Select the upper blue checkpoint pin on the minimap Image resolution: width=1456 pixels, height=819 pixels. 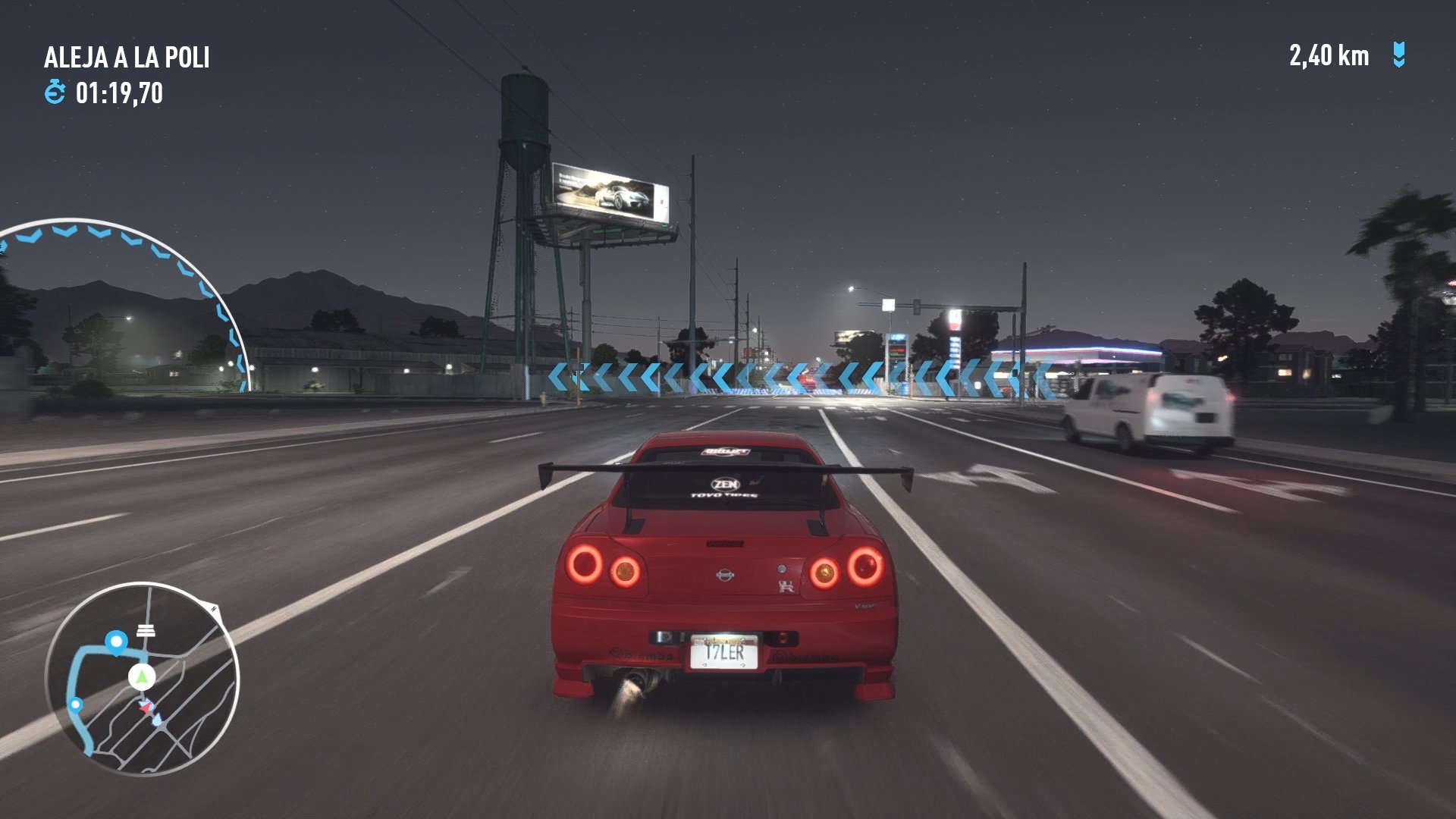(x=116, y=641)
